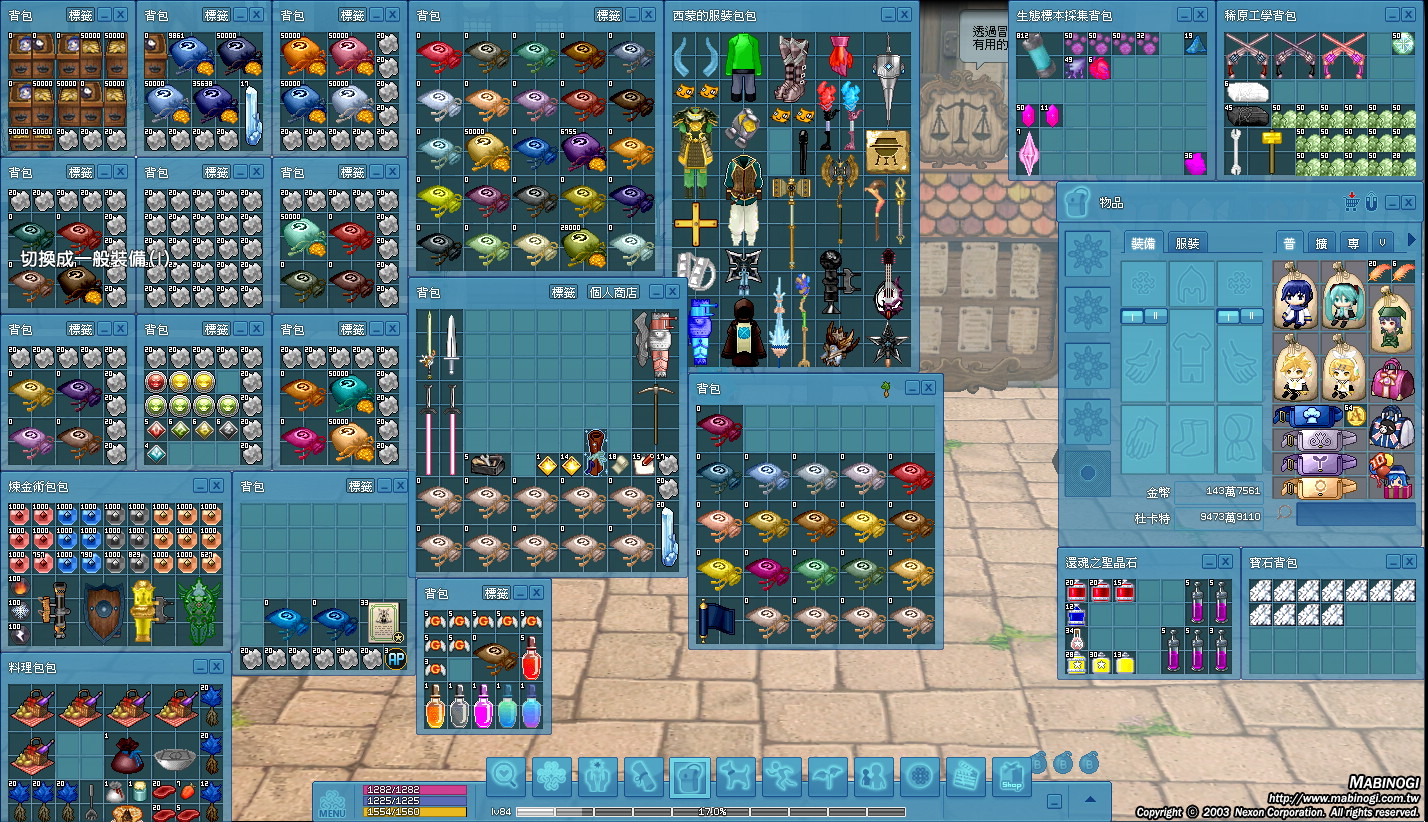This screenshot has width=1428, height=822.
Task: Click the shopping cart icon in 物品 window
Action: pos(1353,202)
